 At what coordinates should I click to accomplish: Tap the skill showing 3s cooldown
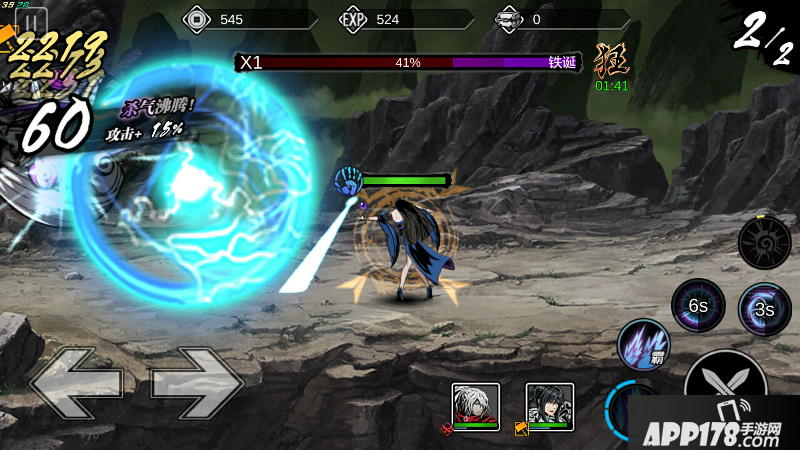764,308
